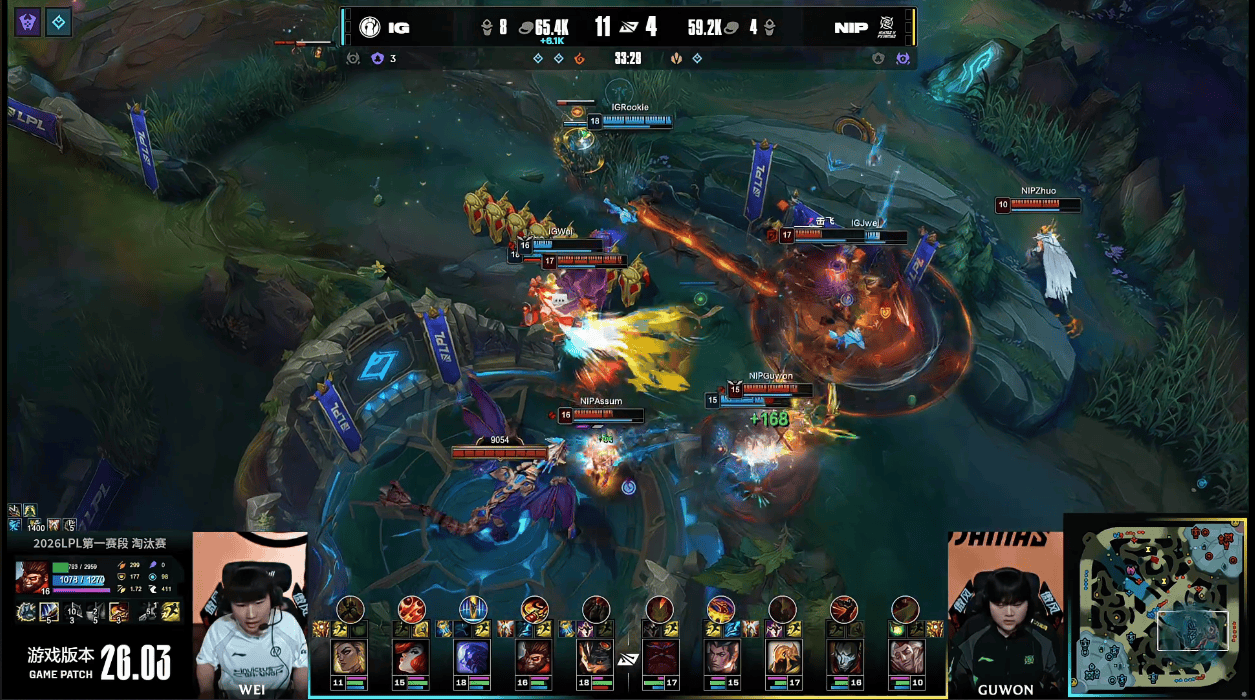Click the IG team logo on scoreboard
Viewport: 1255px width, 700px height.
[x=369, y=27]
